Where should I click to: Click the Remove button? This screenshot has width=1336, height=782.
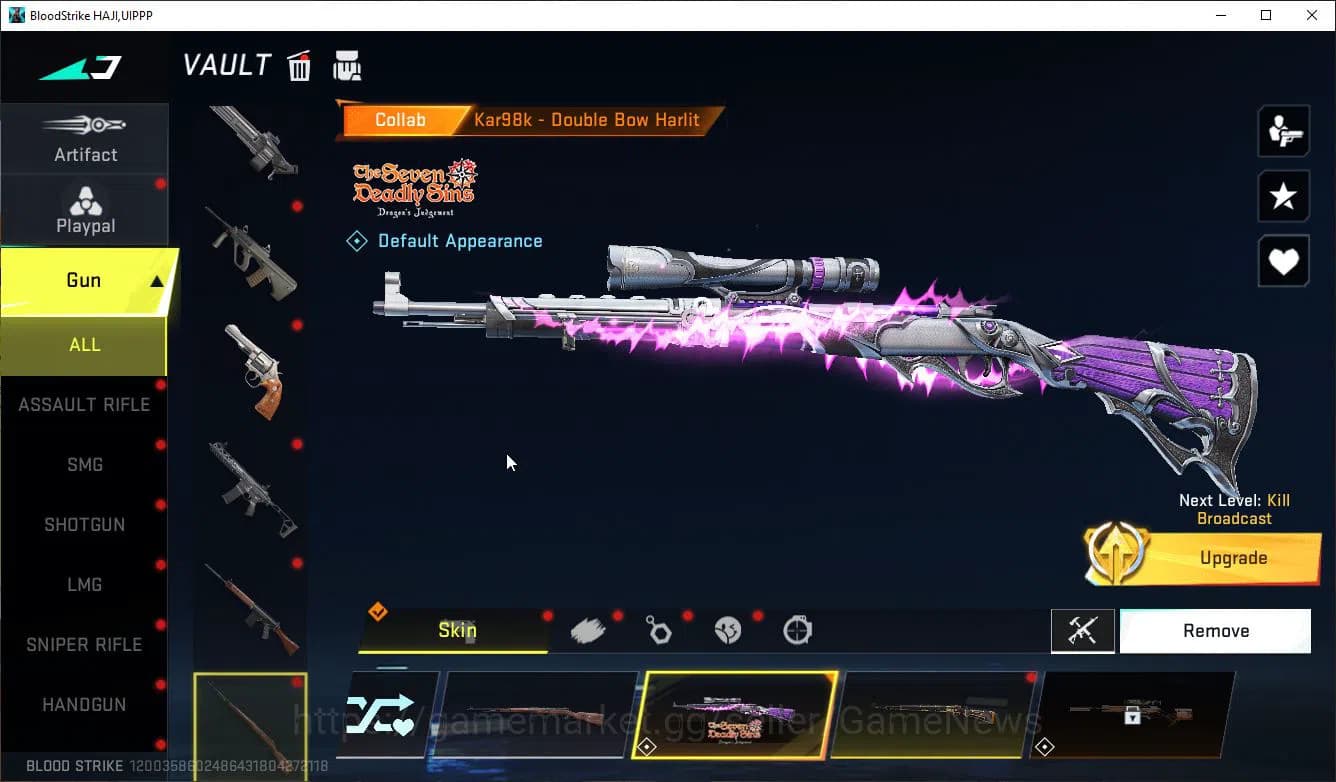click(1215, 630)
